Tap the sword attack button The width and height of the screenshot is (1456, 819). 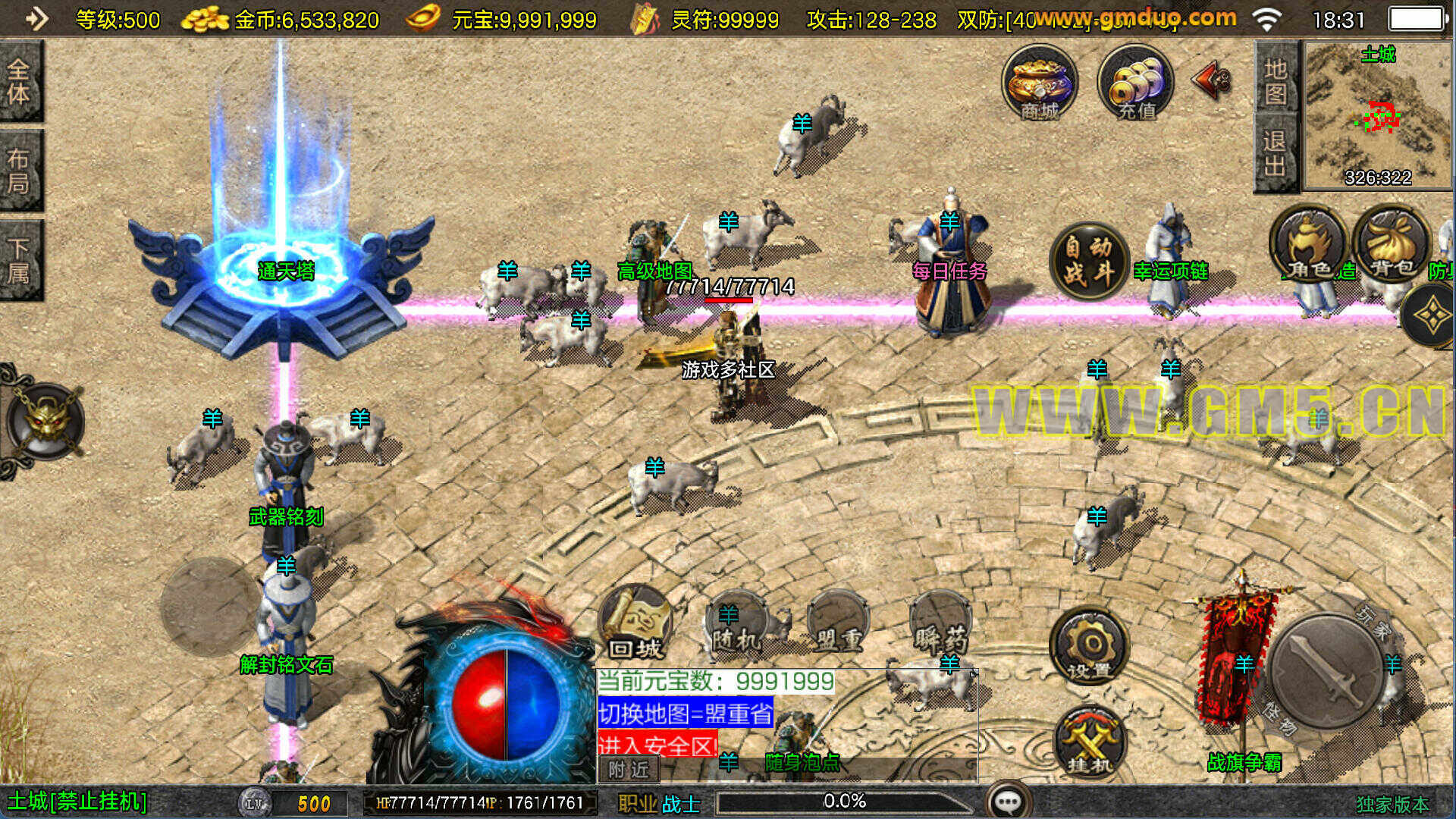click(x=1326, y=672)
